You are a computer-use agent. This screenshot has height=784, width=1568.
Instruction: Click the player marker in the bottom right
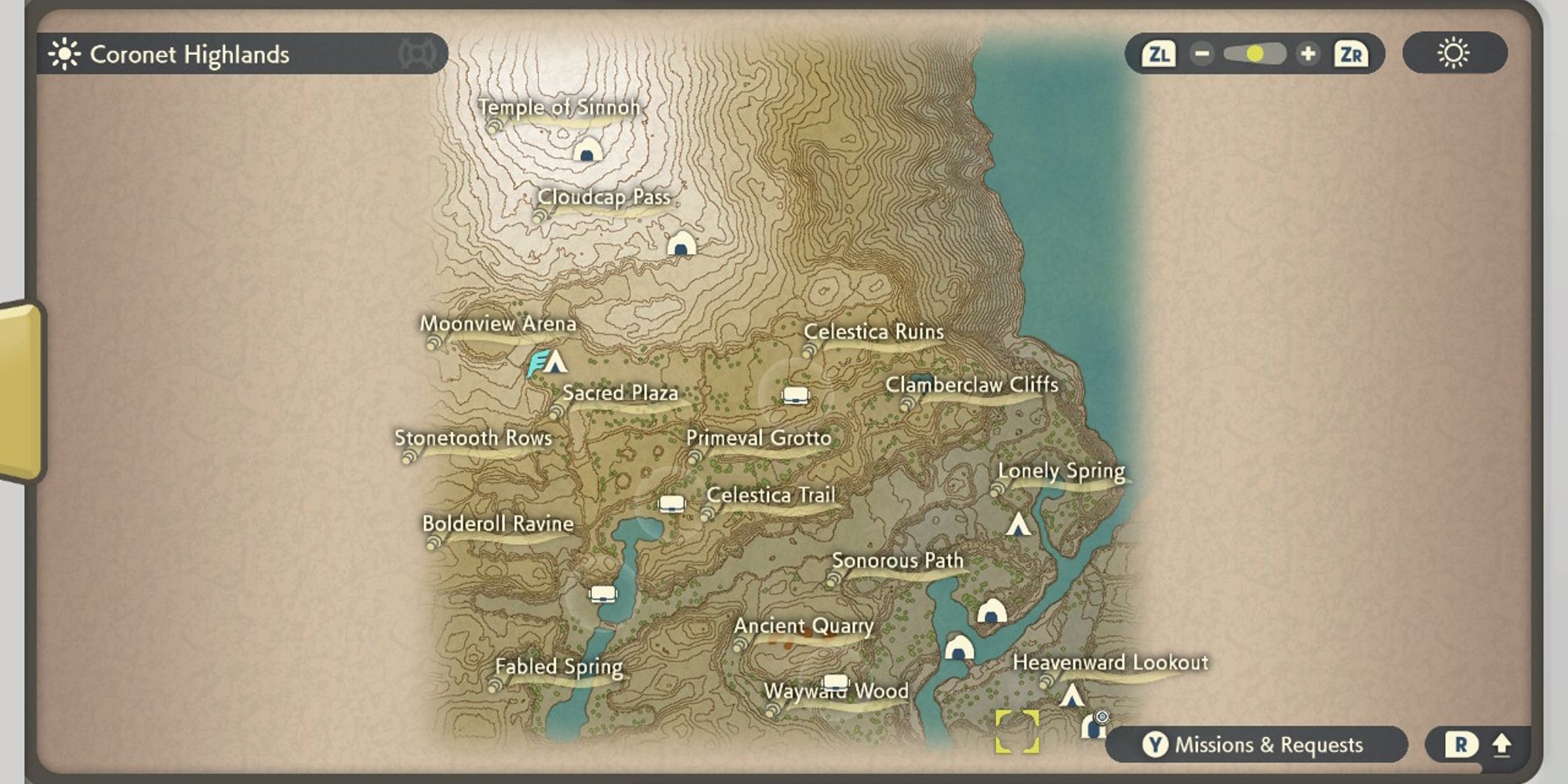tap(1094, 728)
